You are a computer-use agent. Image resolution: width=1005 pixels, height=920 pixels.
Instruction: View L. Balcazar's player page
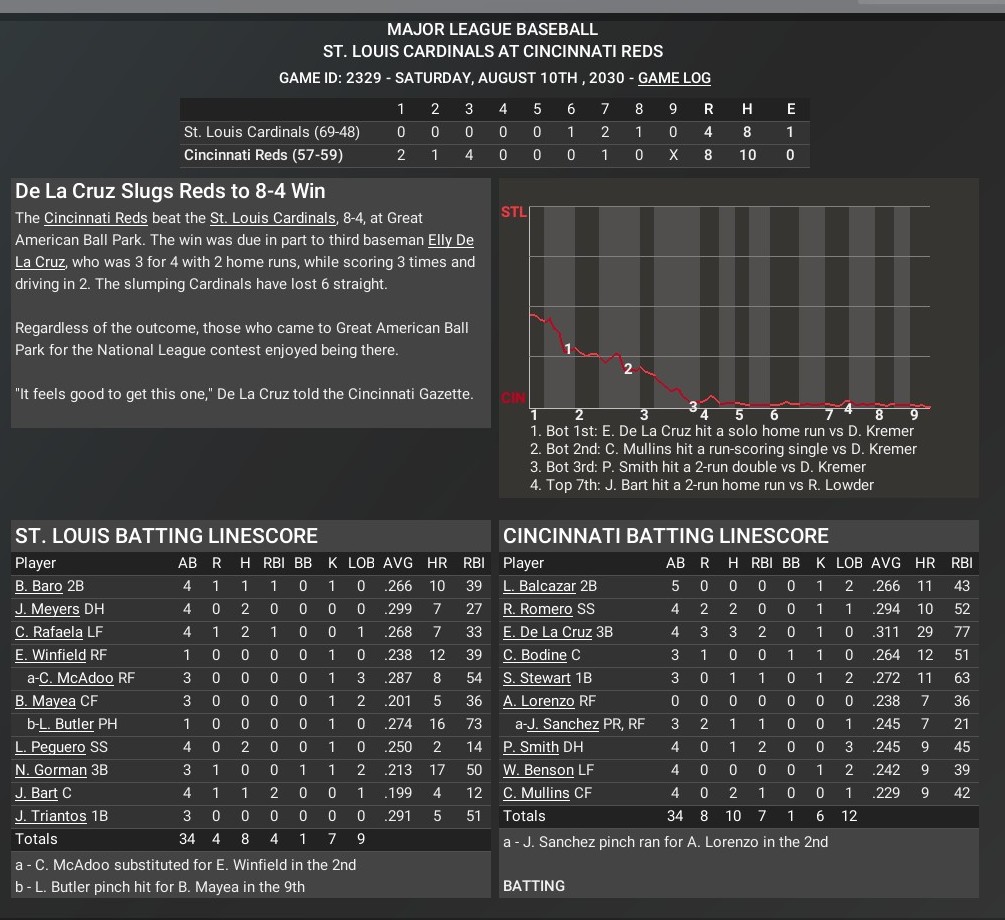[540, 586]
